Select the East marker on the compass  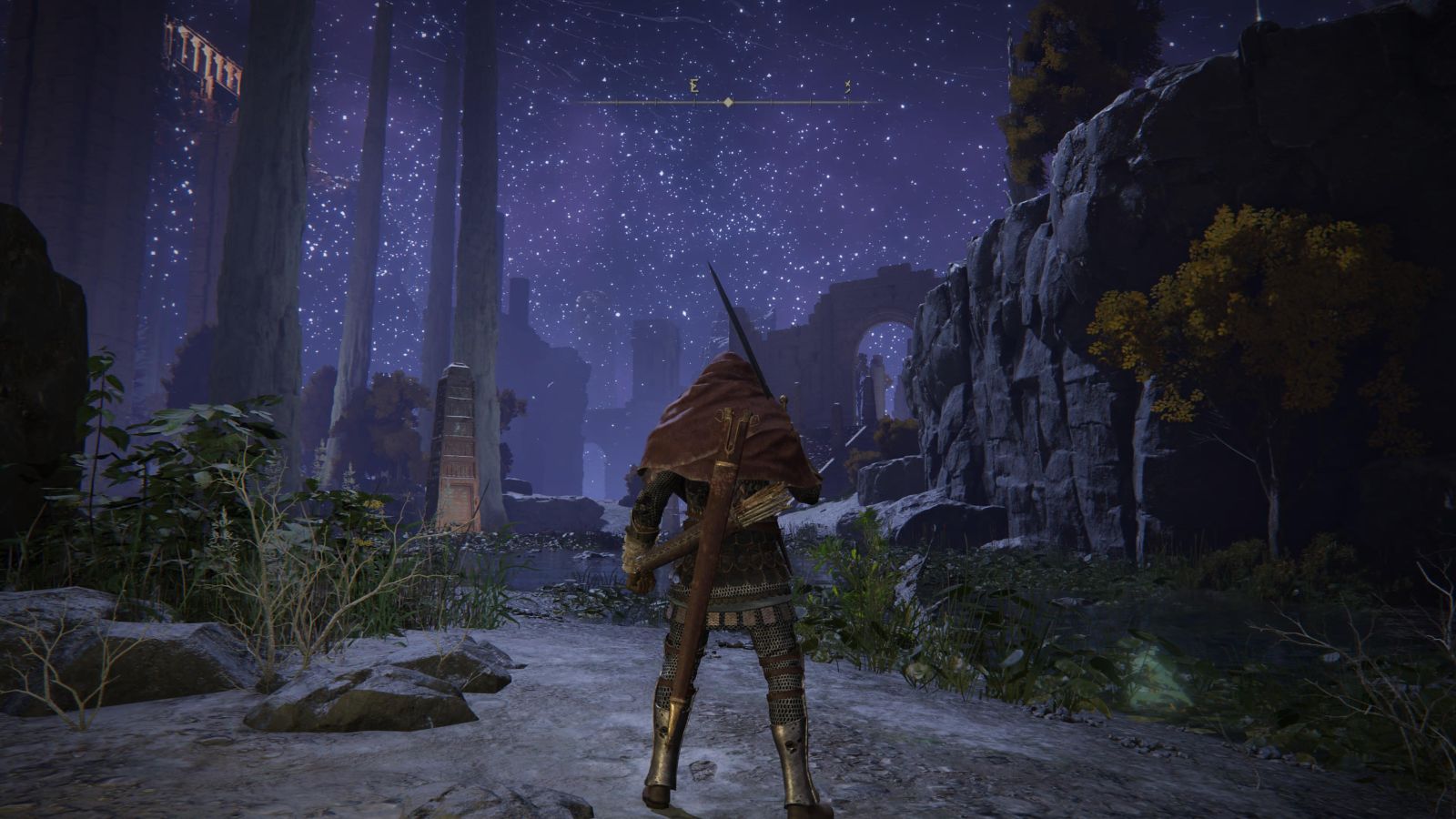[694, 87]
